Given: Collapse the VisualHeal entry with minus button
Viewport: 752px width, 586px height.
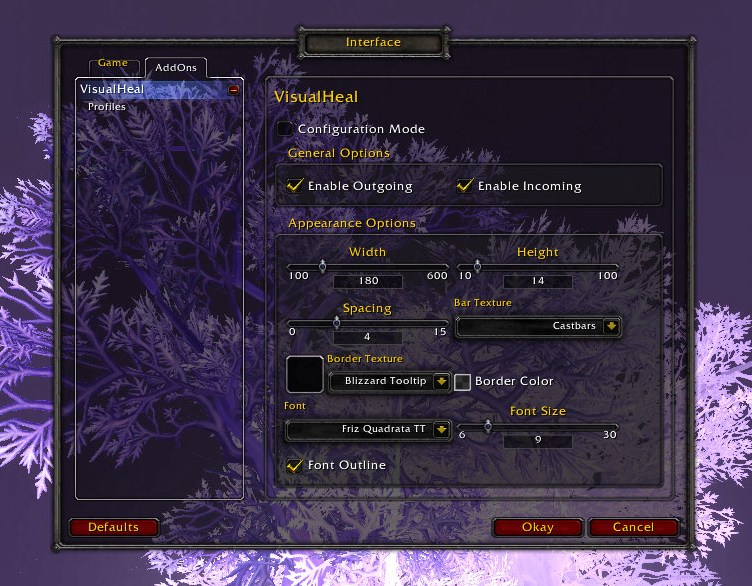Looking at the screenshot, I should [234, 90].
